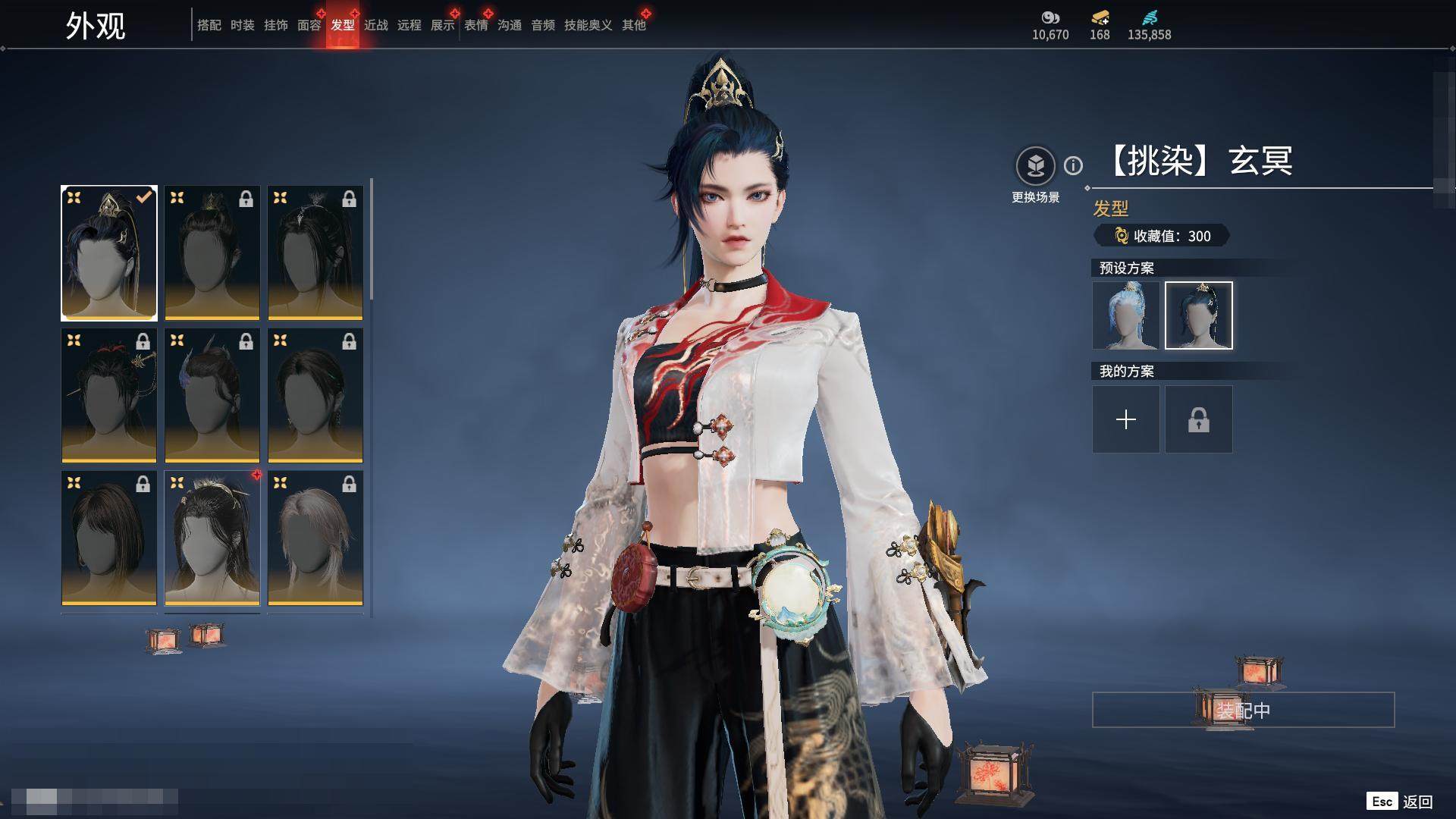Switch to the 搭配 tab

pyautogui.click(x=209, y=25)
